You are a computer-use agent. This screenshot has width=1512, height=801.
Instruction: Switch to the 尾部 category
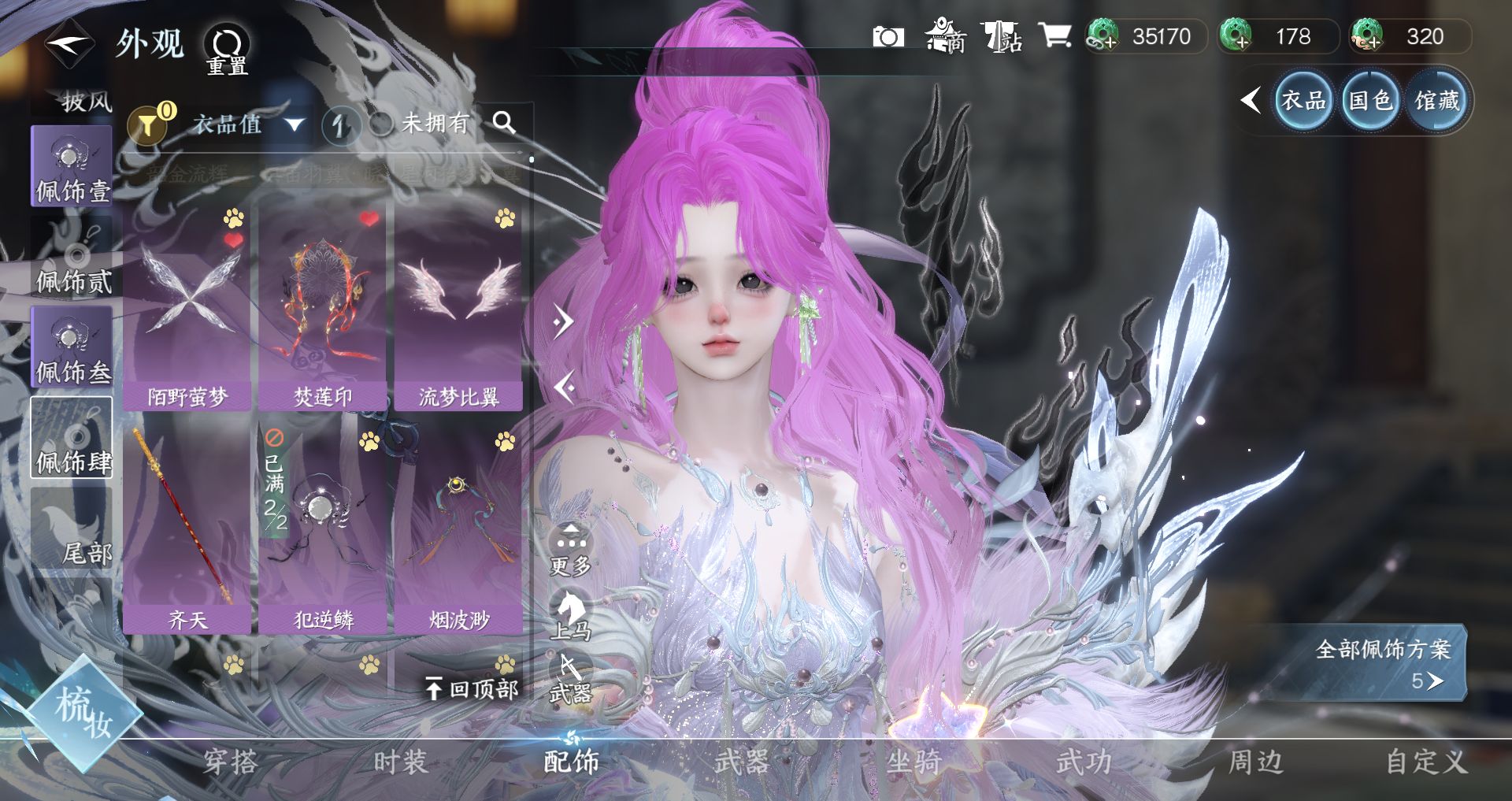[72, 532]
